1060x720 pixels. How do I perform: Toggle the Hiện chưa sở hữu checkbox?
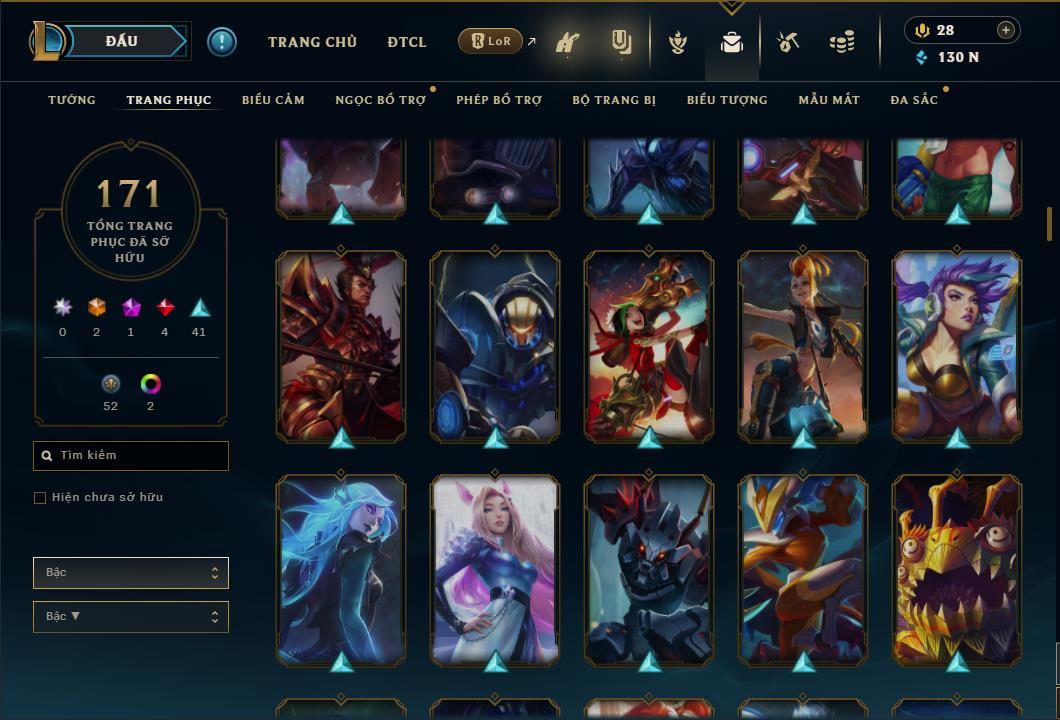tap(40, 498)
